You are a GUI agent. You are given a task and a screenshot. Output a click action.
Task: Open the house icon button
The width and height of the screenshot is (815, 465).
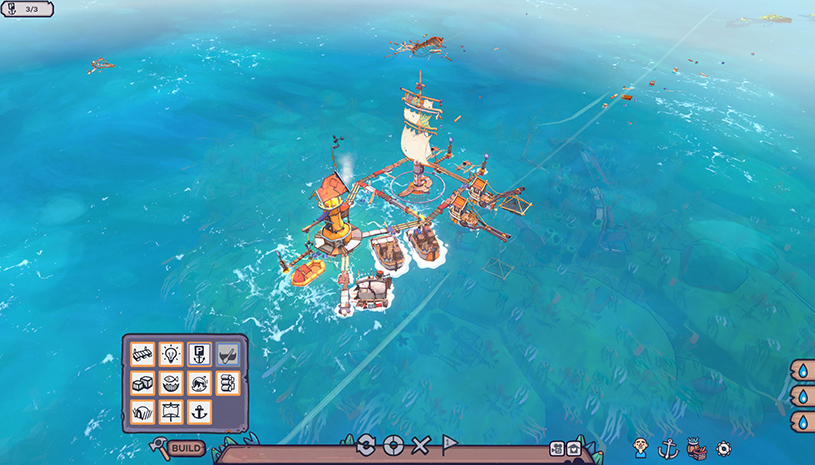pyautogui.click(x=573, y=448)
